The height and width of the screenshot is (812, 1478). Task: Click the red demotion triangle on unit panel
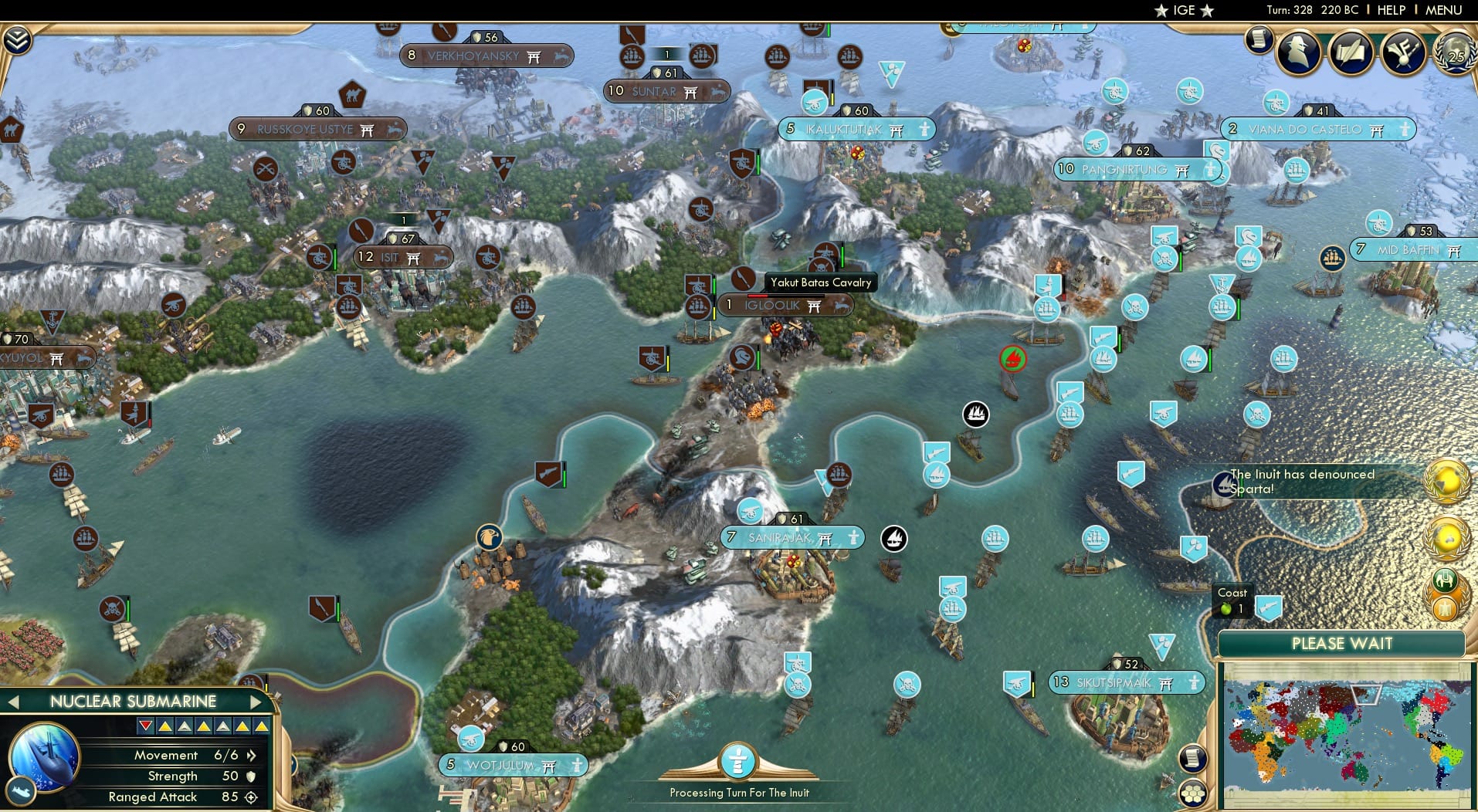tap(145, 725)
